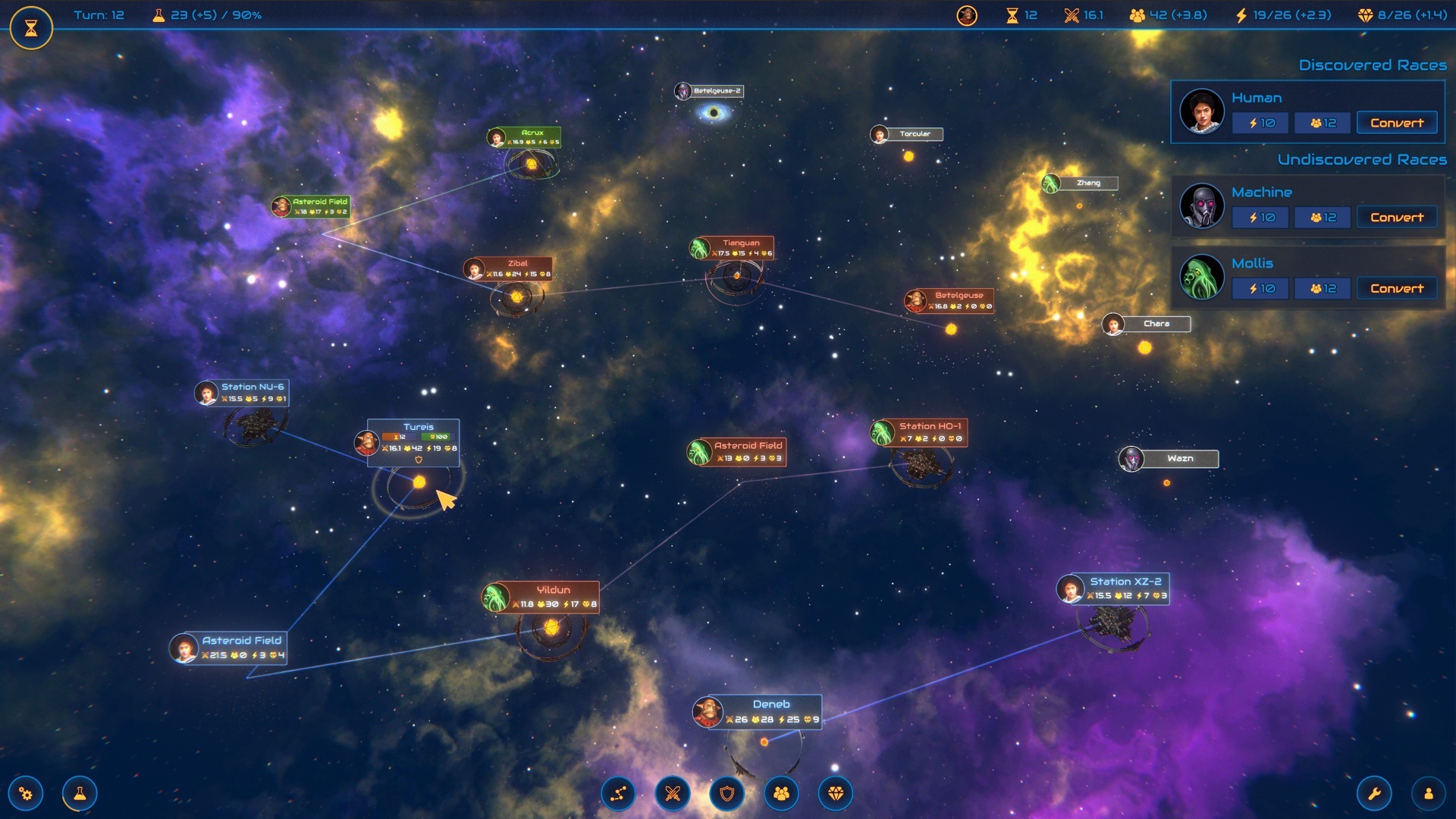Open the wrench tools icon
The width and height of the screenshot is (1456, 819).
(x=1374, y=794)
